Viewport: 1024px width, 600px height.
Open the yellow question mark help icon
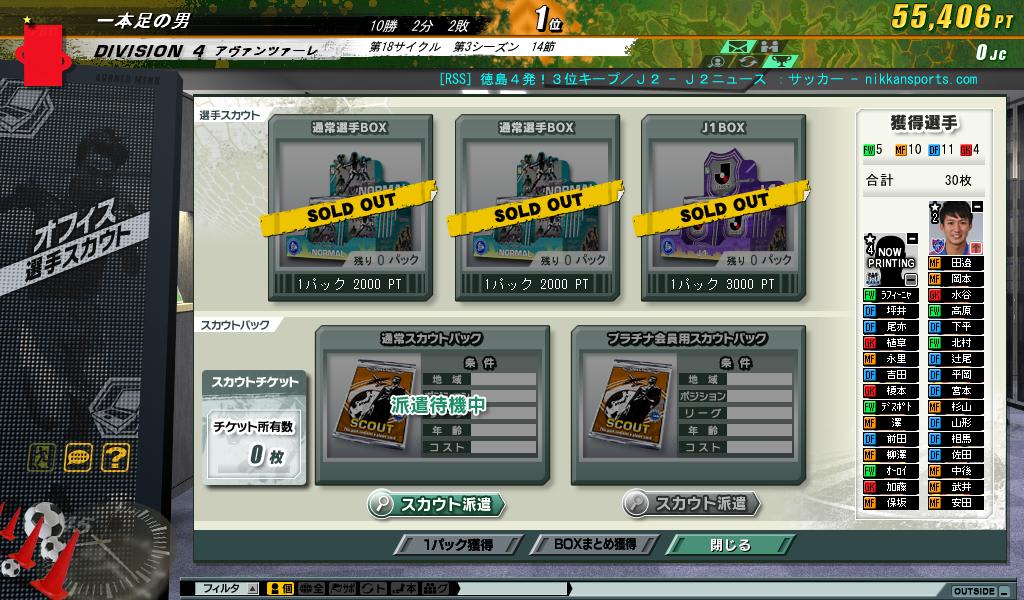point(115,458)
